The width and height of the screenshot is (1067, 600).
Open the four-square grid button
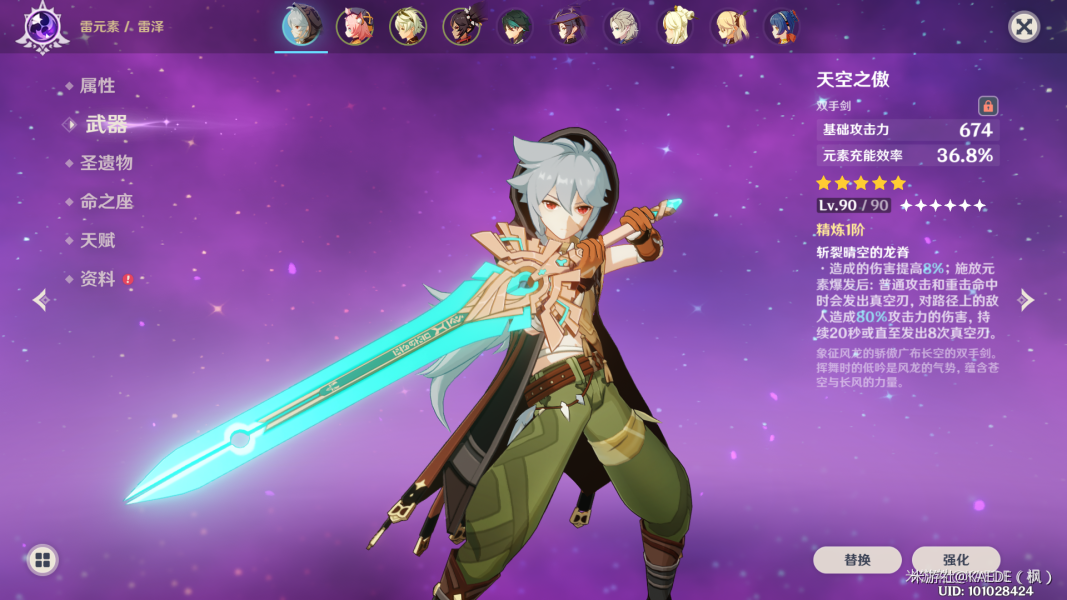pos(42,560)
